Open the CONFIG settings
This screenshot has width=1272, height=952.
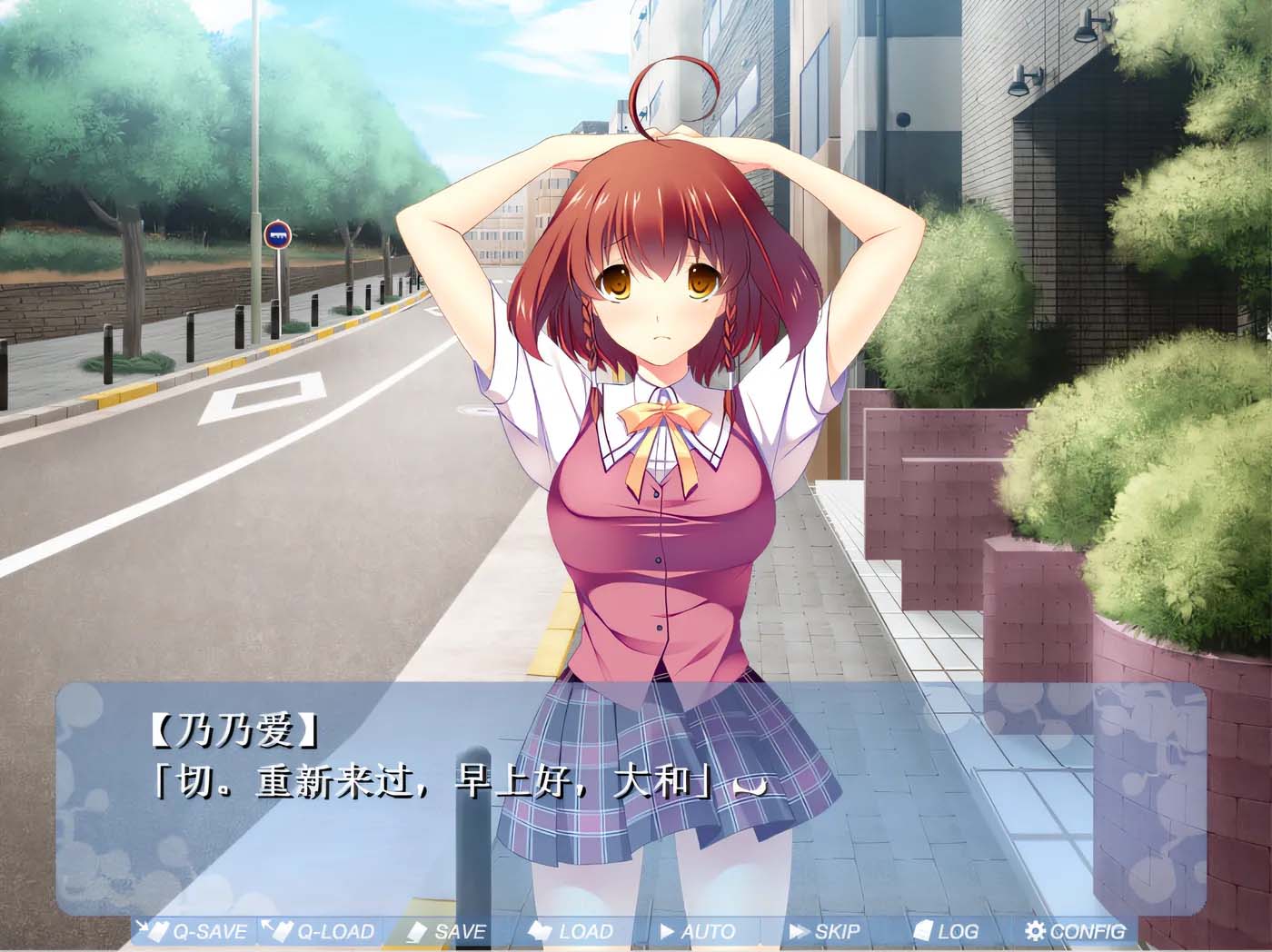pyautogui.click(x=1075, y=931)
